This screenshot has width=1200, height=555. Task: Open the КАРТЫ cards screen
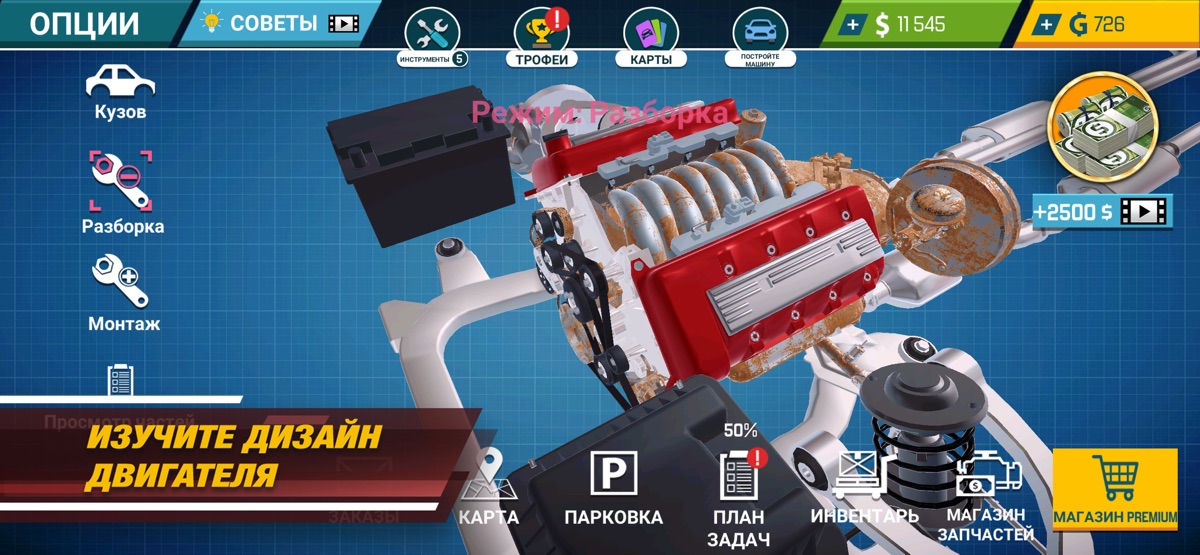[651, 37]
